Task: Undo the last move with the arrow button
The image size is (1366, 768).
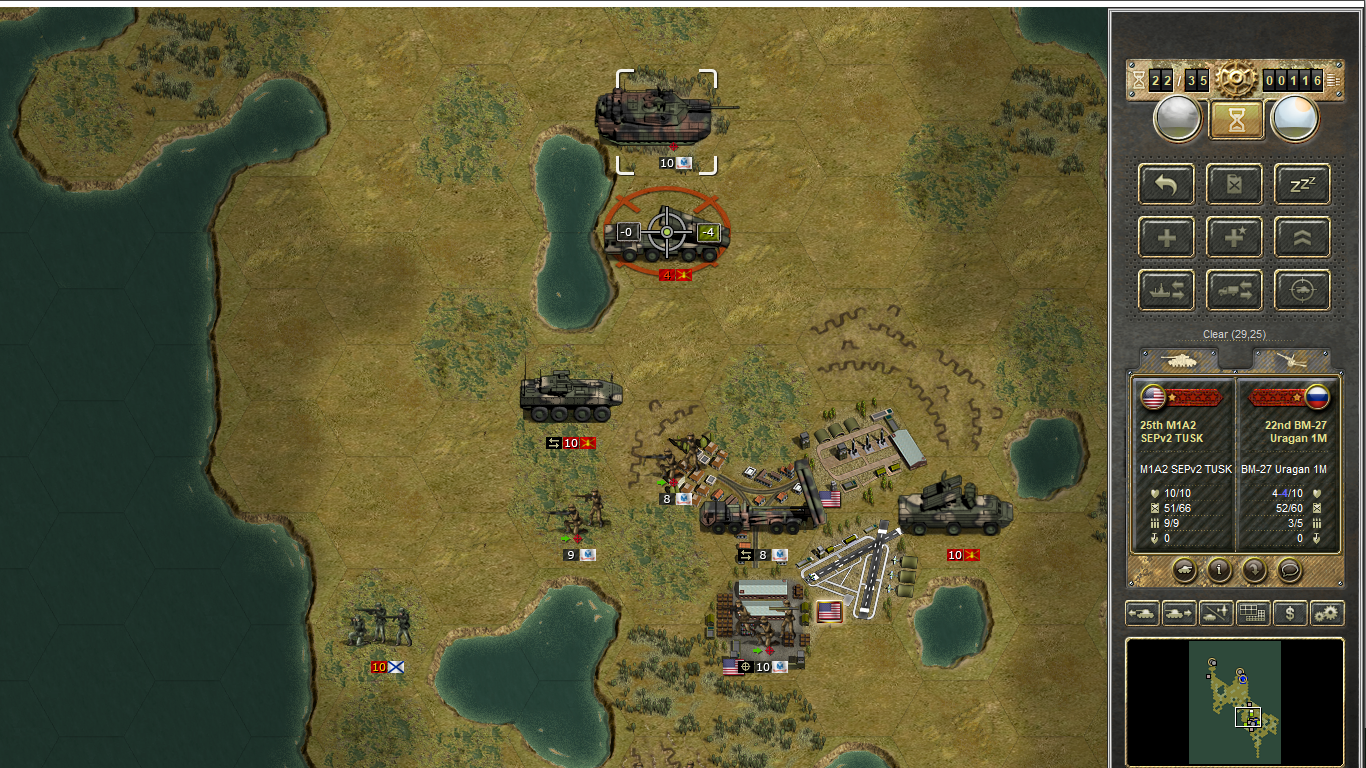Action: point(1166,184)
